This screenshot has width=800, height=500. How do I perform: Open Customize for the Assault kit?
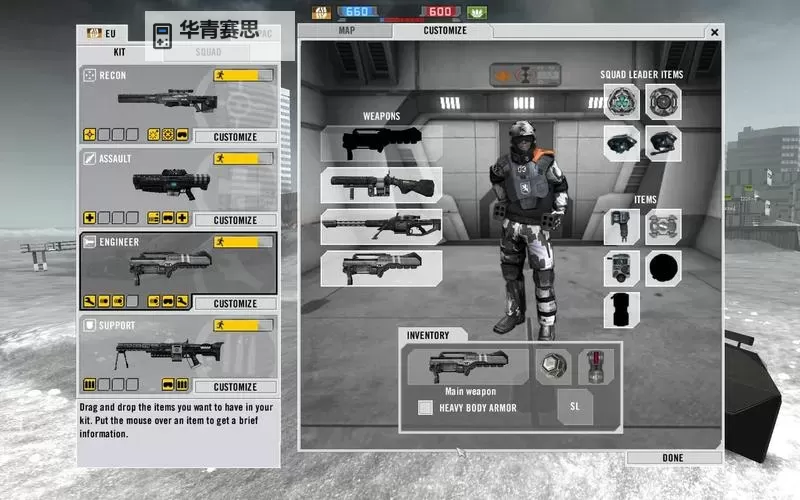pos(235,220)
